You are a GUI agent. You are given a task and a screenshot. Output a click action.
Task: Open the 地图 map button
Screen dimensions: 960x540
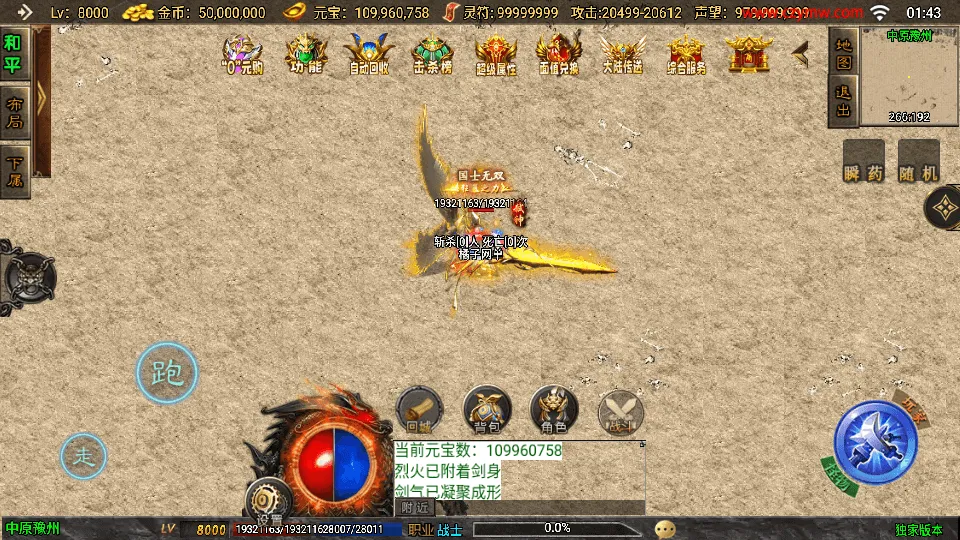(x=843, y=54)
